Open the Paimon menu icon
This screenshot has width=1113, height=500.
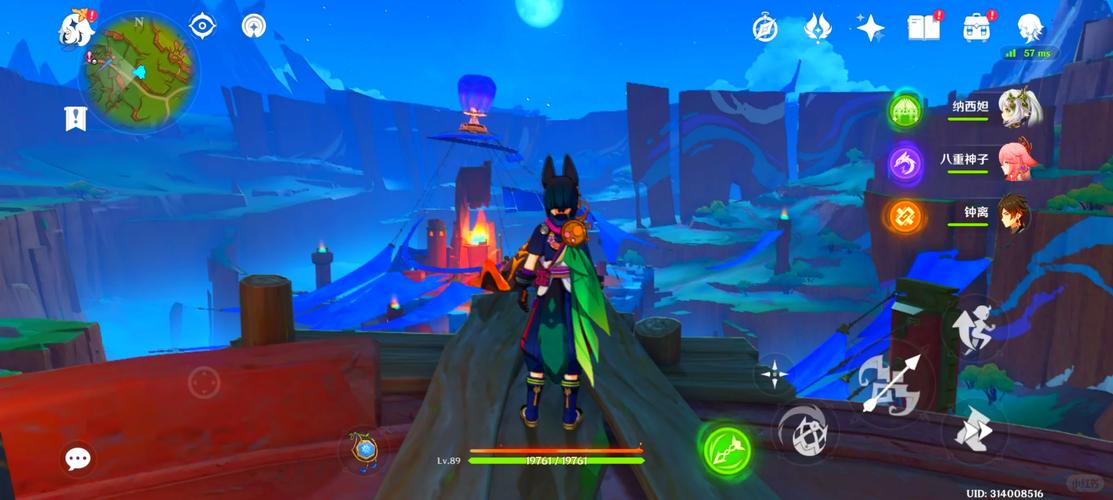click(76, 28)
